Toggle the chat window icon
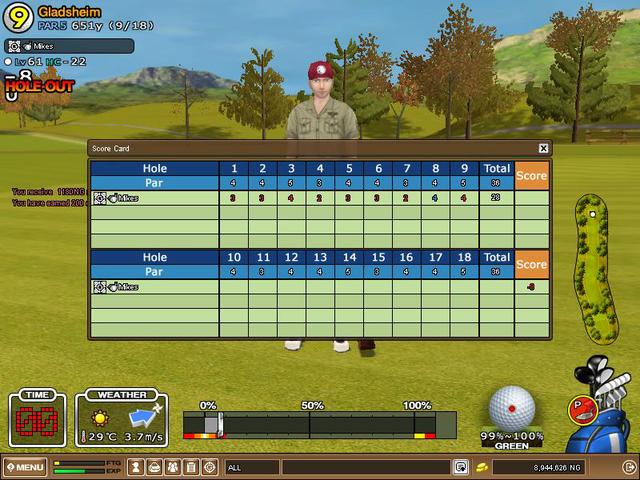Screen dimensions: 640x480 461,467
